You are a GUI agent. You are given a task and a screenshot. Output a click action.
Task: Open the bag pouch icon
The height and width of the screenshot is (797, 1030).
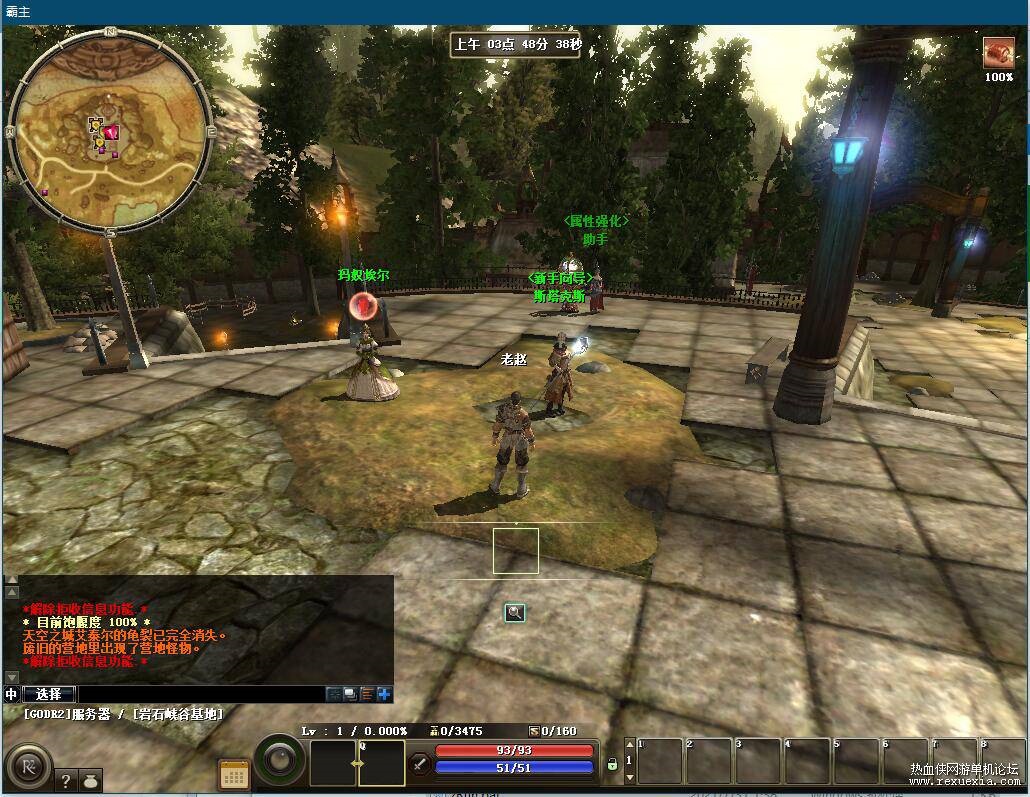click(x=89, y=781)
